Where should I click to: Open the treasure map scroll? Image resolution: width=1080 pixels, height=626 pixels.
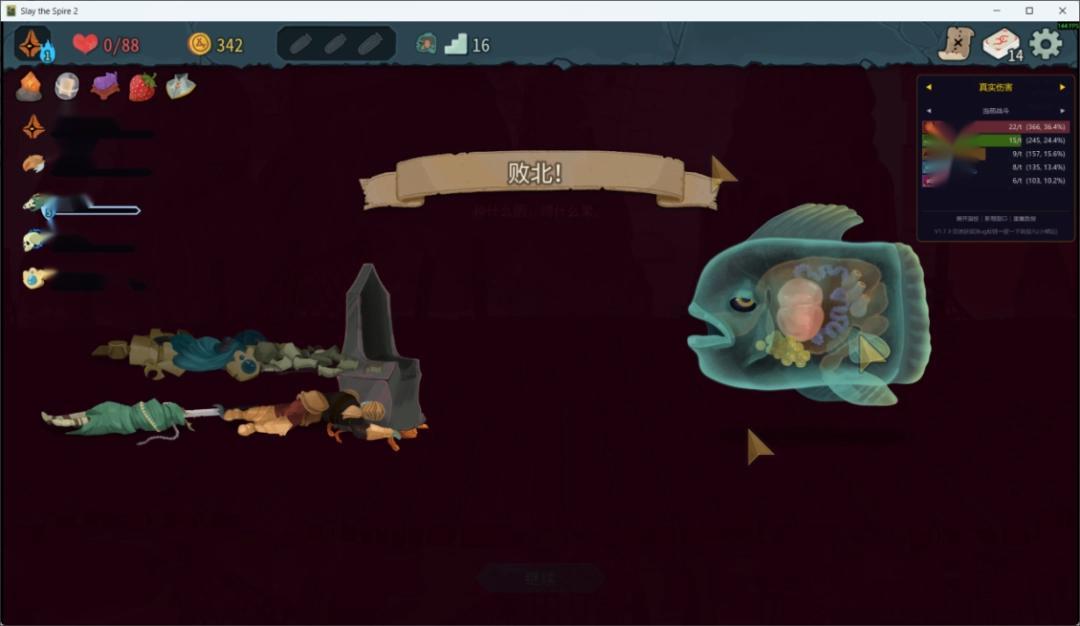click(957, 44)
